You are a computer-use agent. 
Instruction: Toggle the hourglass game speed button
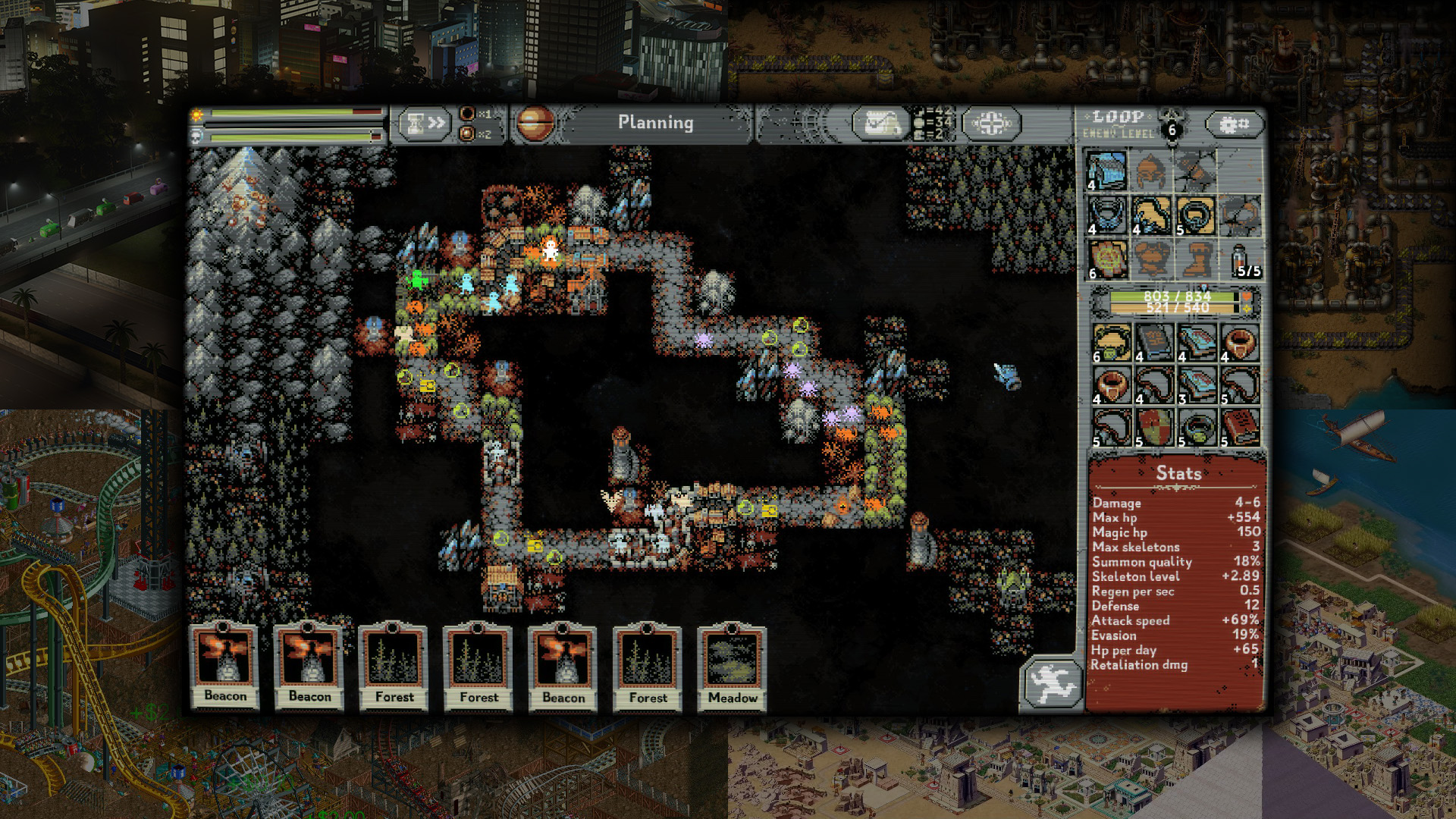click(423, 124)
